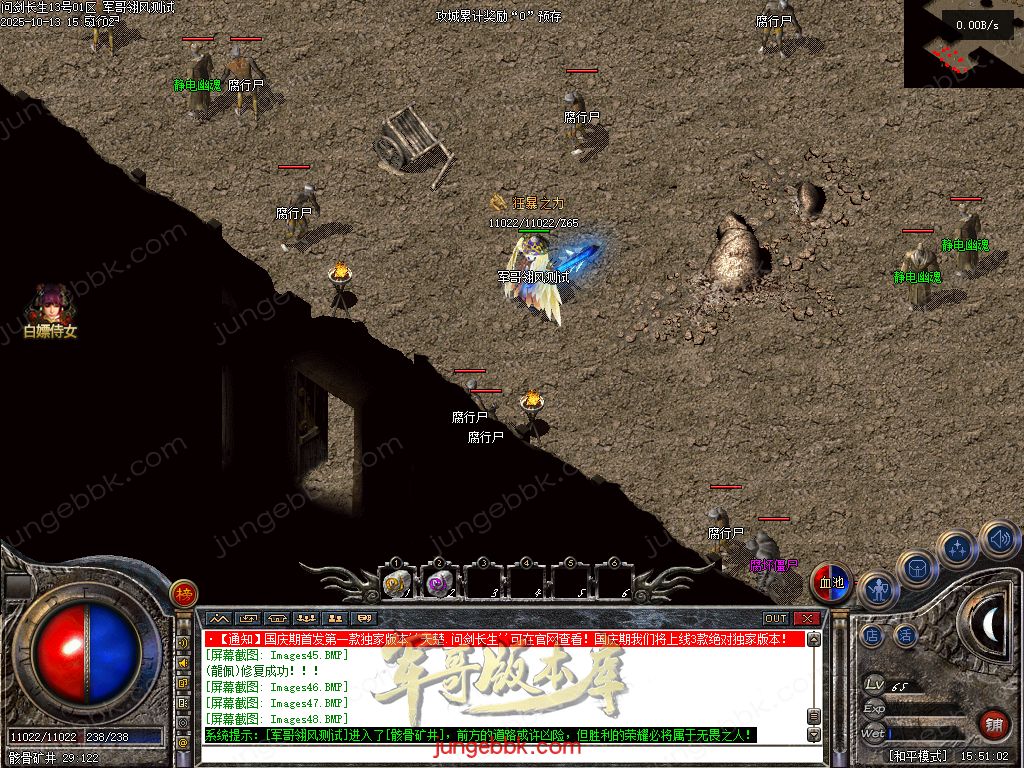Open the bag inventory icon
The height and width of the screenshot is (768, 1024).
pyautogui.click(x=916, y=568)
